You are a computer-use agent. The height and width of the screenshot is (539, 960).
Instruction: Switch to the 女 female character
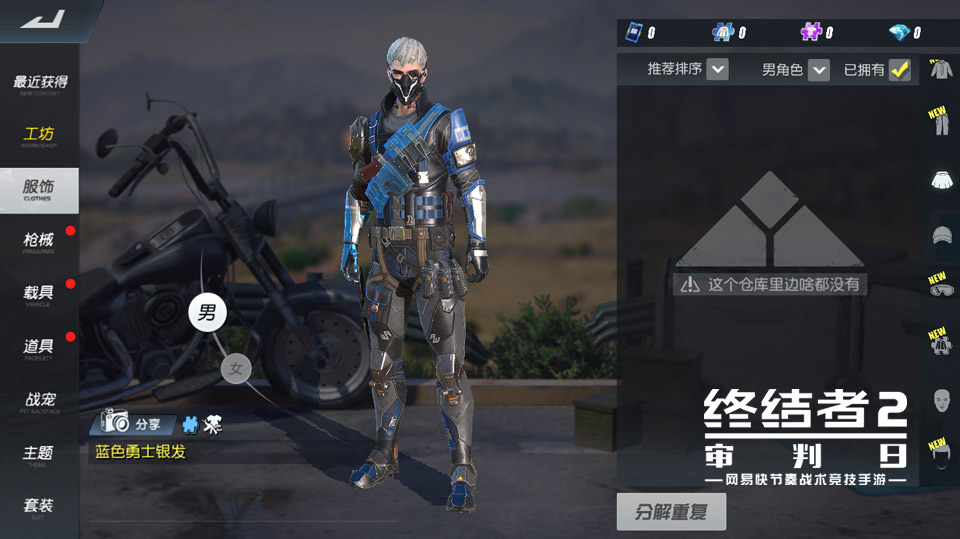coord(236,369)
